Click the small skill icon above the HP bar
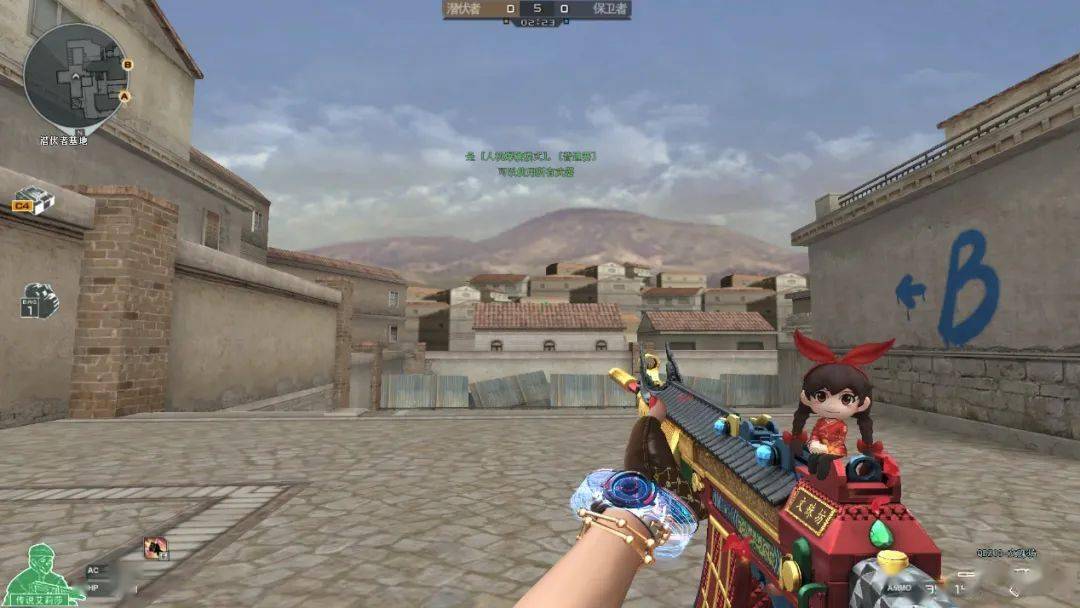This screenshot has height=608, width=1080. point(155,547)
